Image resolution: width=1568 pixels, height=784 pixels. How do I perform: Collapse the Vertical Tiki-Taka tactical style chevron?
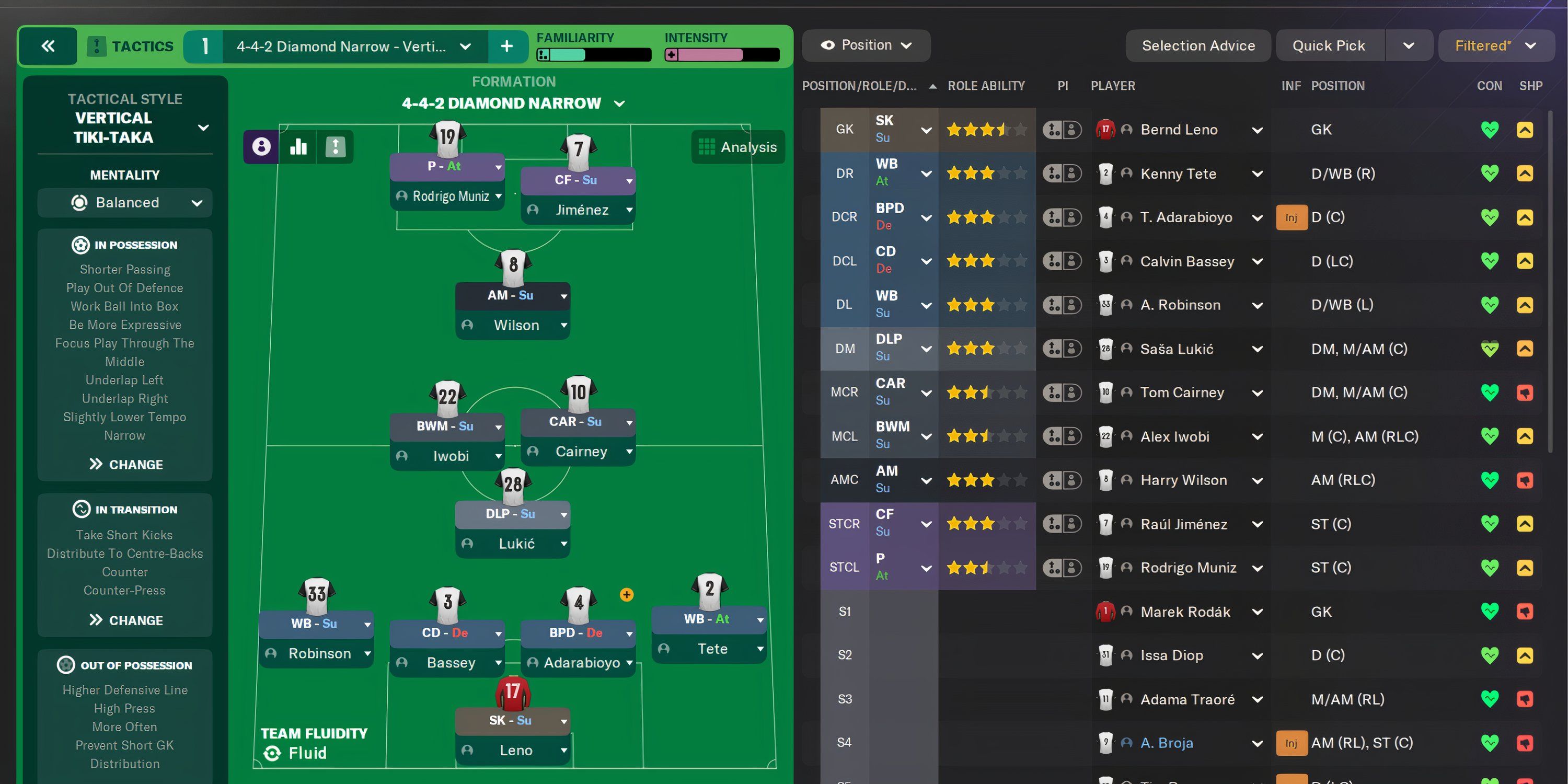click(203, 128)
